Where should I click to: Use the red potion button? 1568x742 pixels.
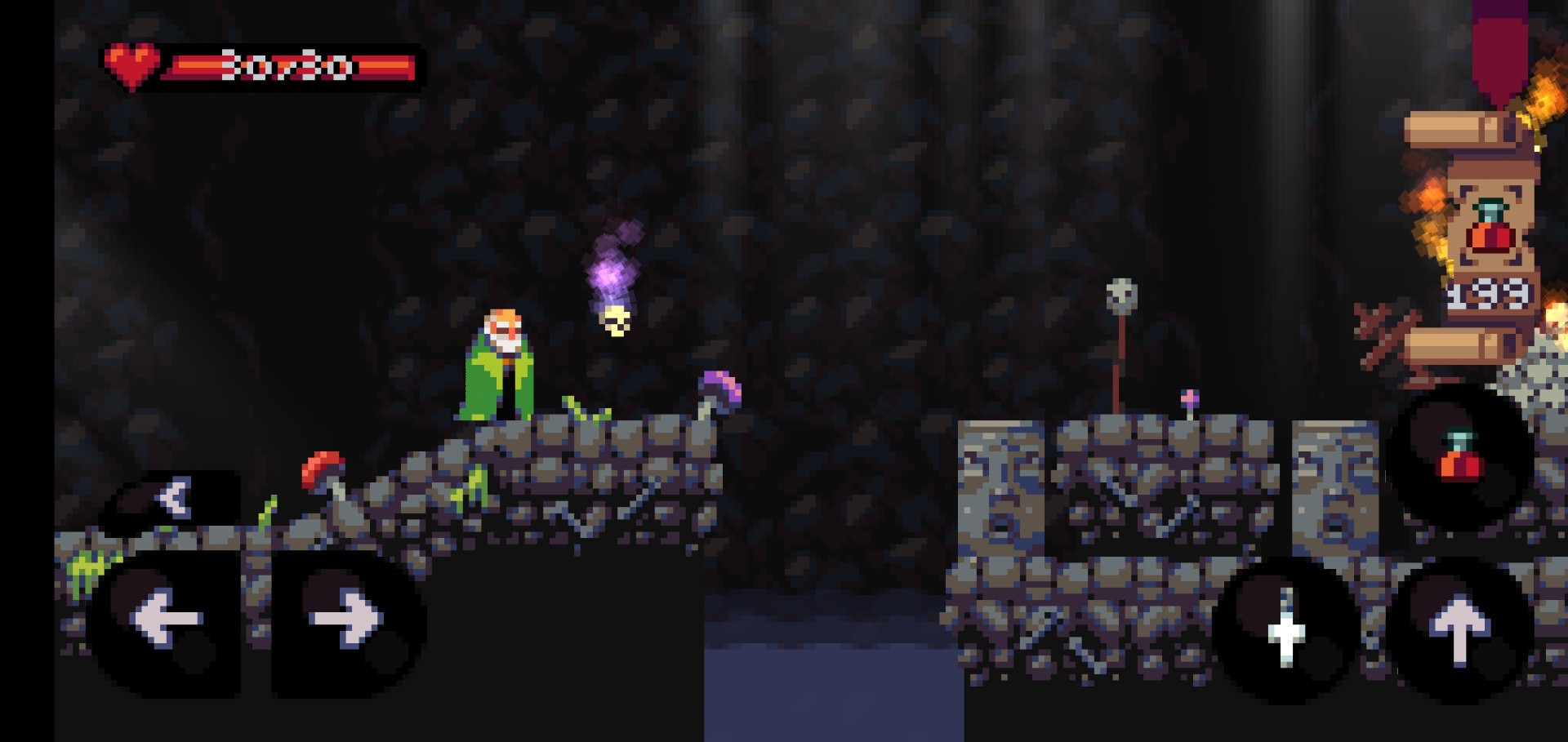1459,459
